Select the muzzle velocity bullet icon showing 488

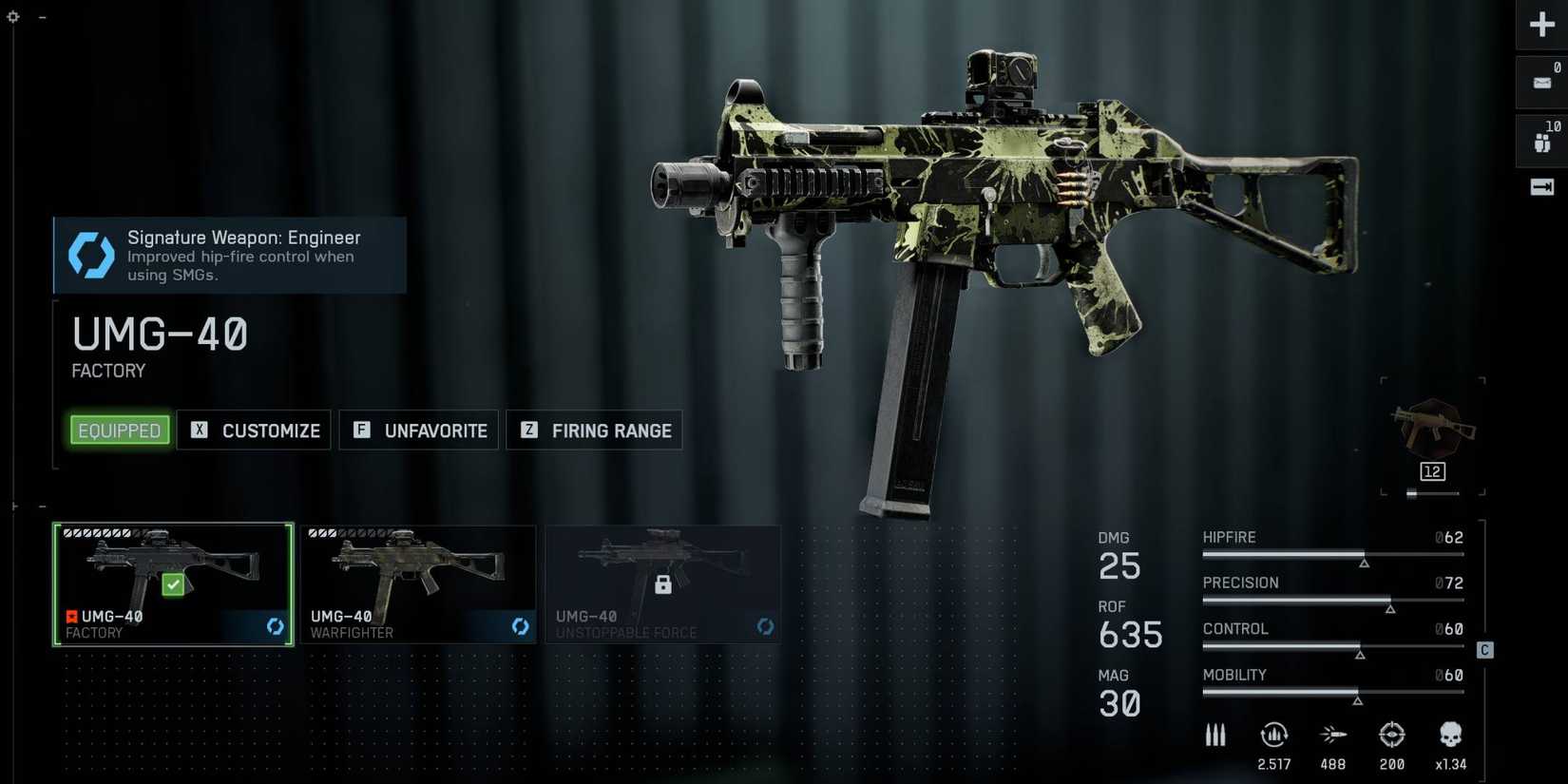pyautogui.click(x=1333, y=734)
